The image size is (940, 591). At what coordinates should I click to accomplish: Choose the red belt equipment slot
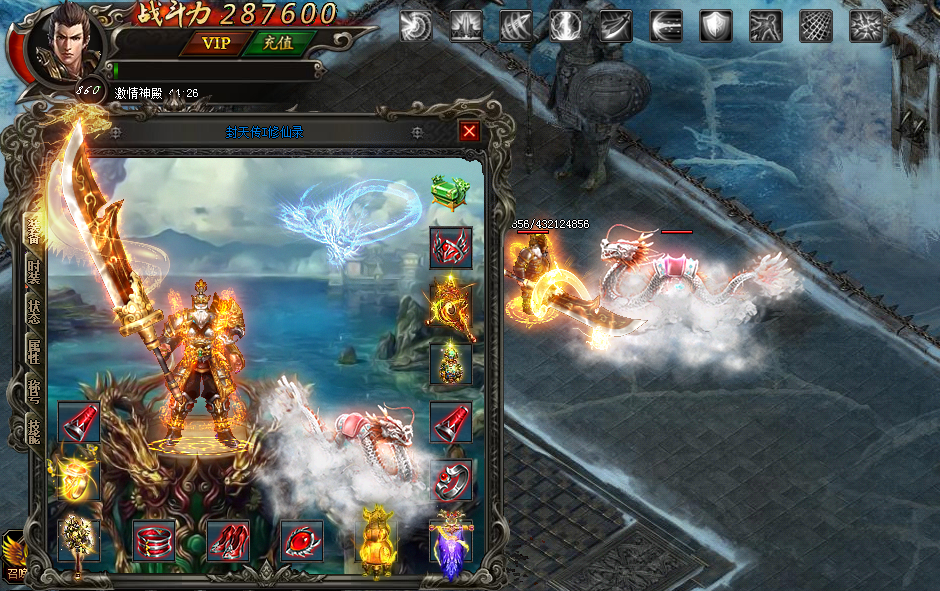click(154, 541)
